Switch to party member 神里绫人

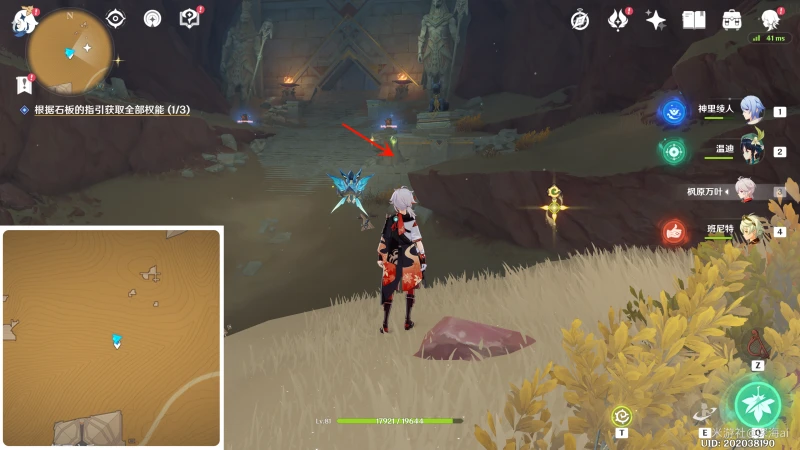pos(751,111)
